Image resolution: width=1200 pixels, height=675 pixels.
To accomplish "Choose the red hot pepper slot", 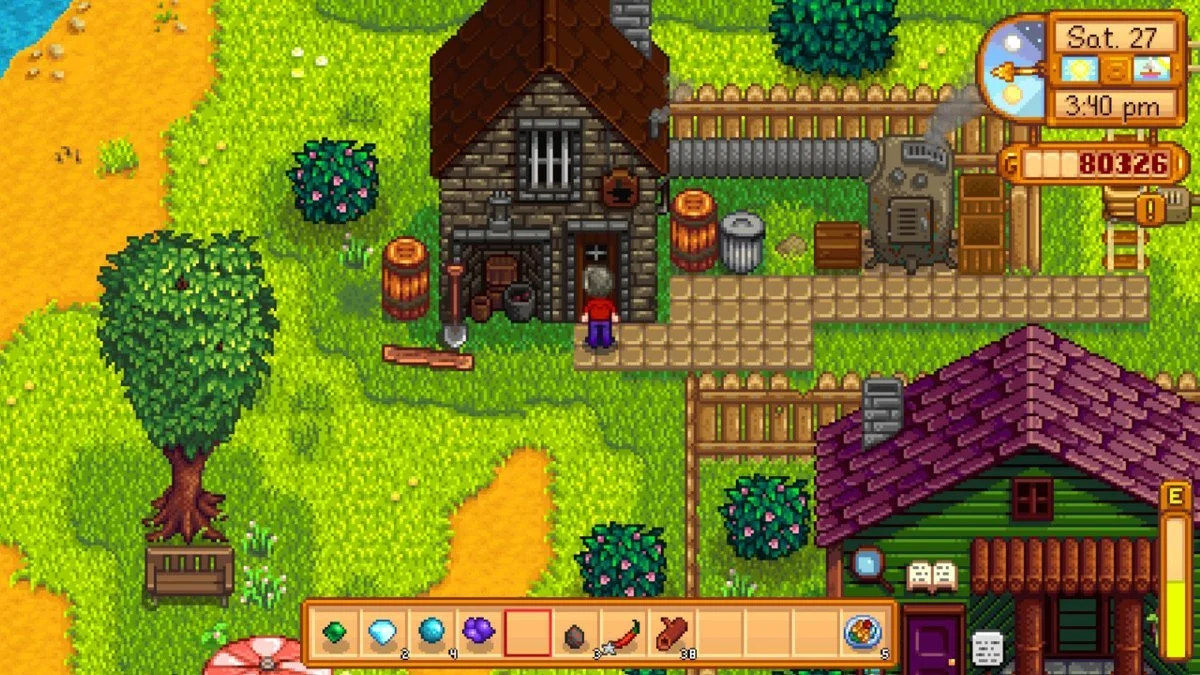I will coord(623,633).
